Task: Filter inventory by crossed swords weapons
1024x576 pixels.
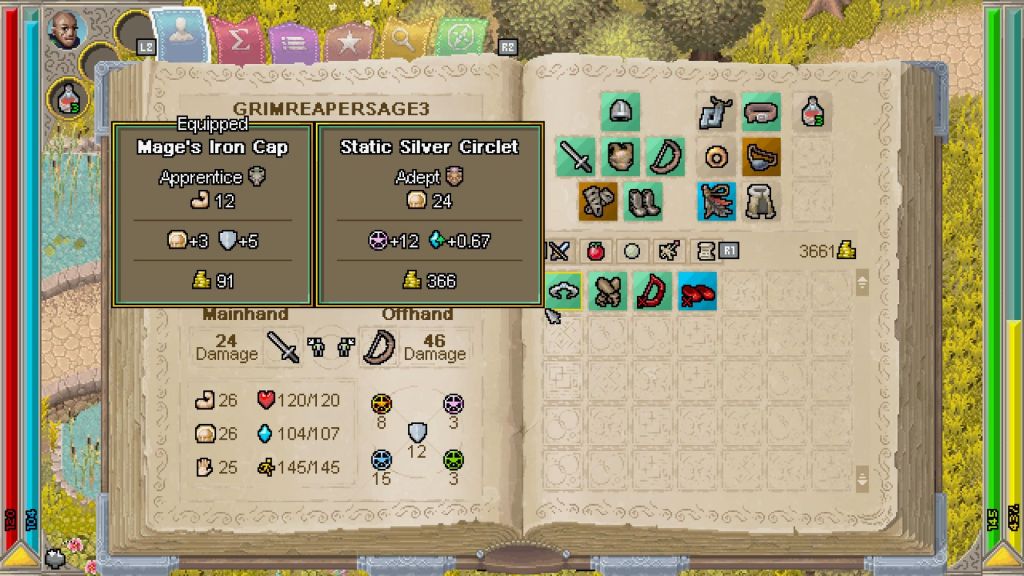Action: click(x=558, y=251)
